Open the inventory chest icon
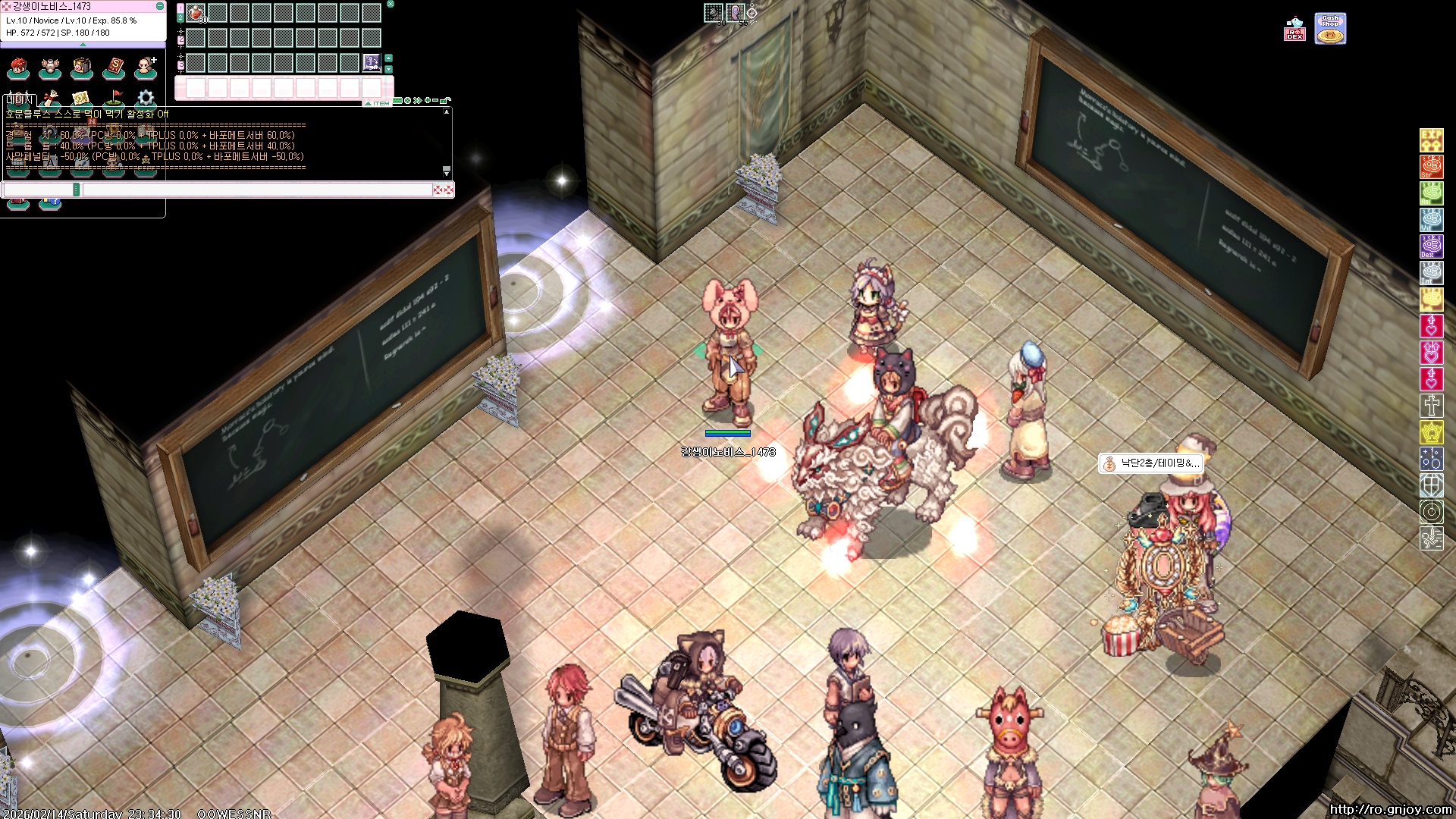 pyautogui.click(x=82, y=68)
